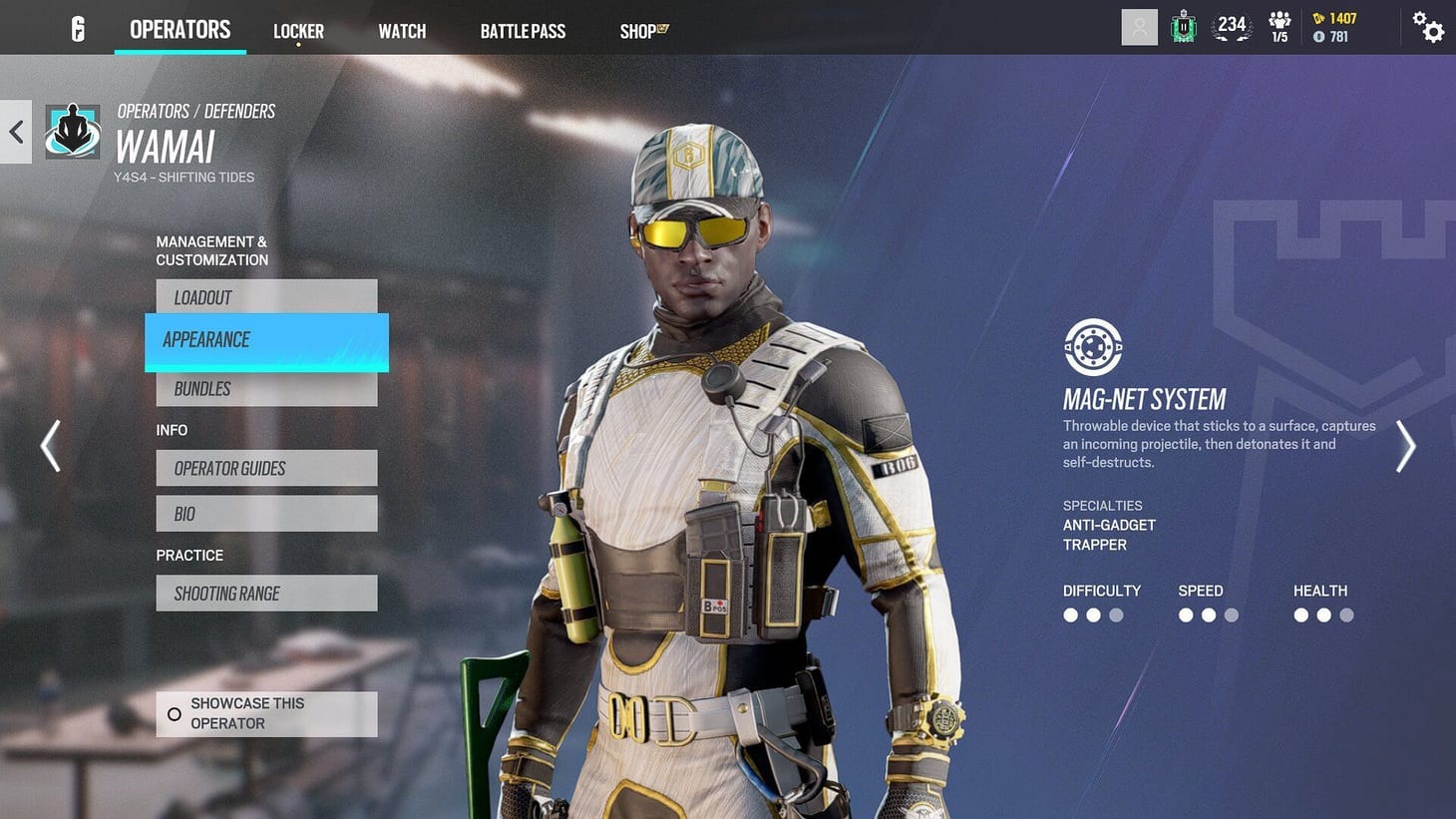This screenshot has width=1456, height=819.
Task: Enter the Shooting Range
Action: 266,594
